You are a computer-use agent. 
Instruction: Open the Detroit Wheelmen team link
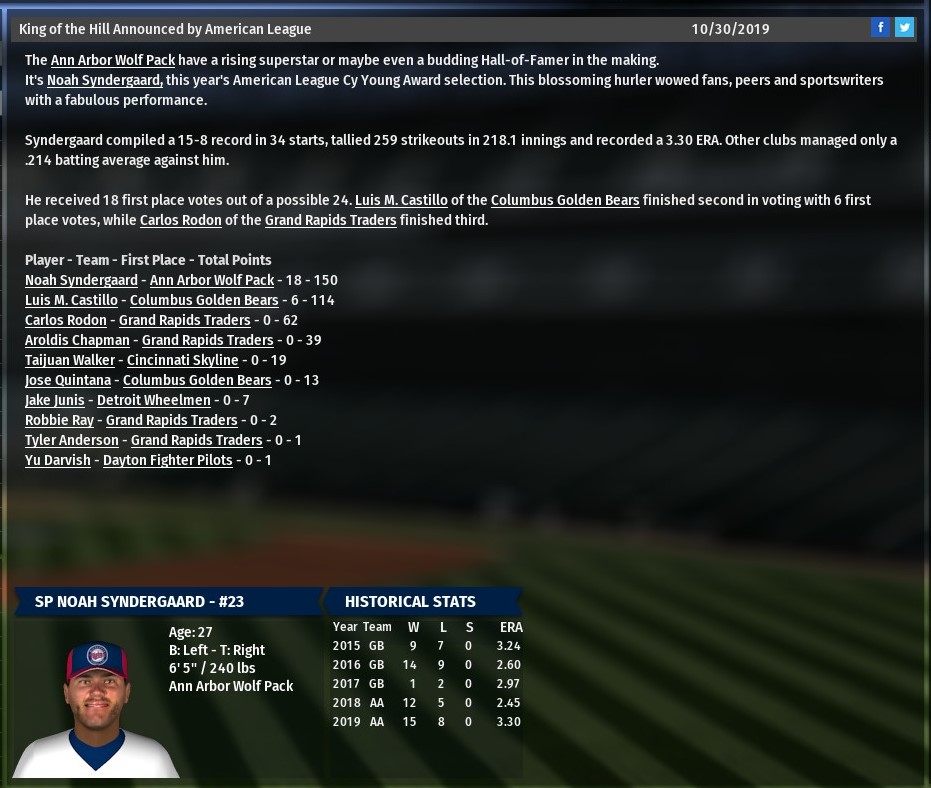point(154,400)
